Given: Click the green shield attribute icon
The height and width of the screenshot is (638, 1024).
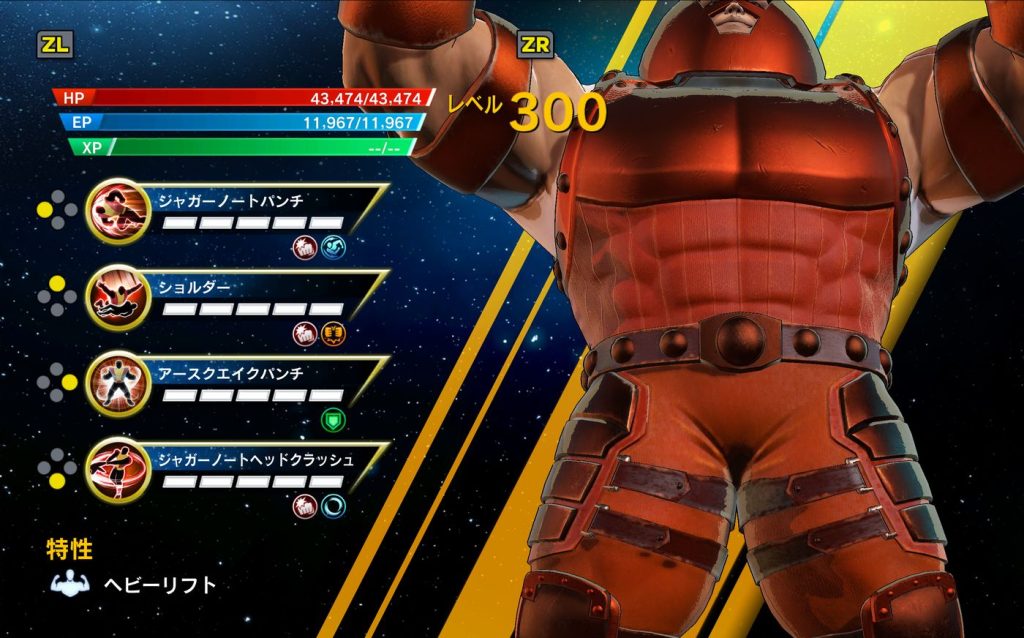Looking at the screenshot, I should 331,420.
